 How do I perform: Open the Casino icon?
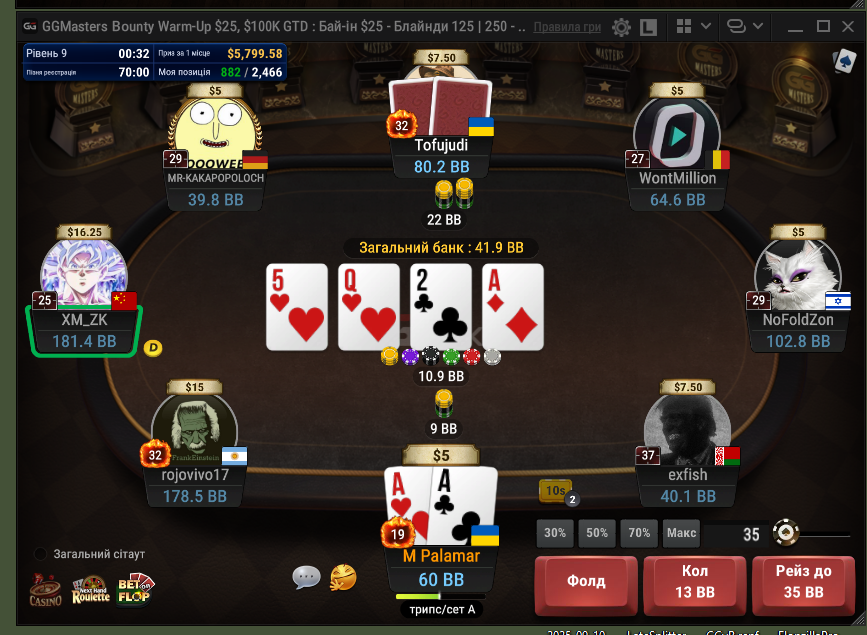tap(44, 590)
